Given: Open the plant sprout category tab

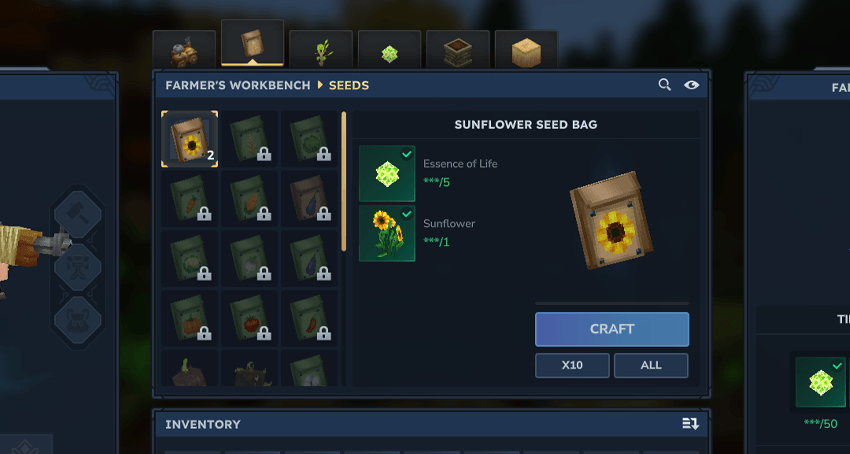Looking at the screenshot, I should pyautogui.click(x=321, y=51).
